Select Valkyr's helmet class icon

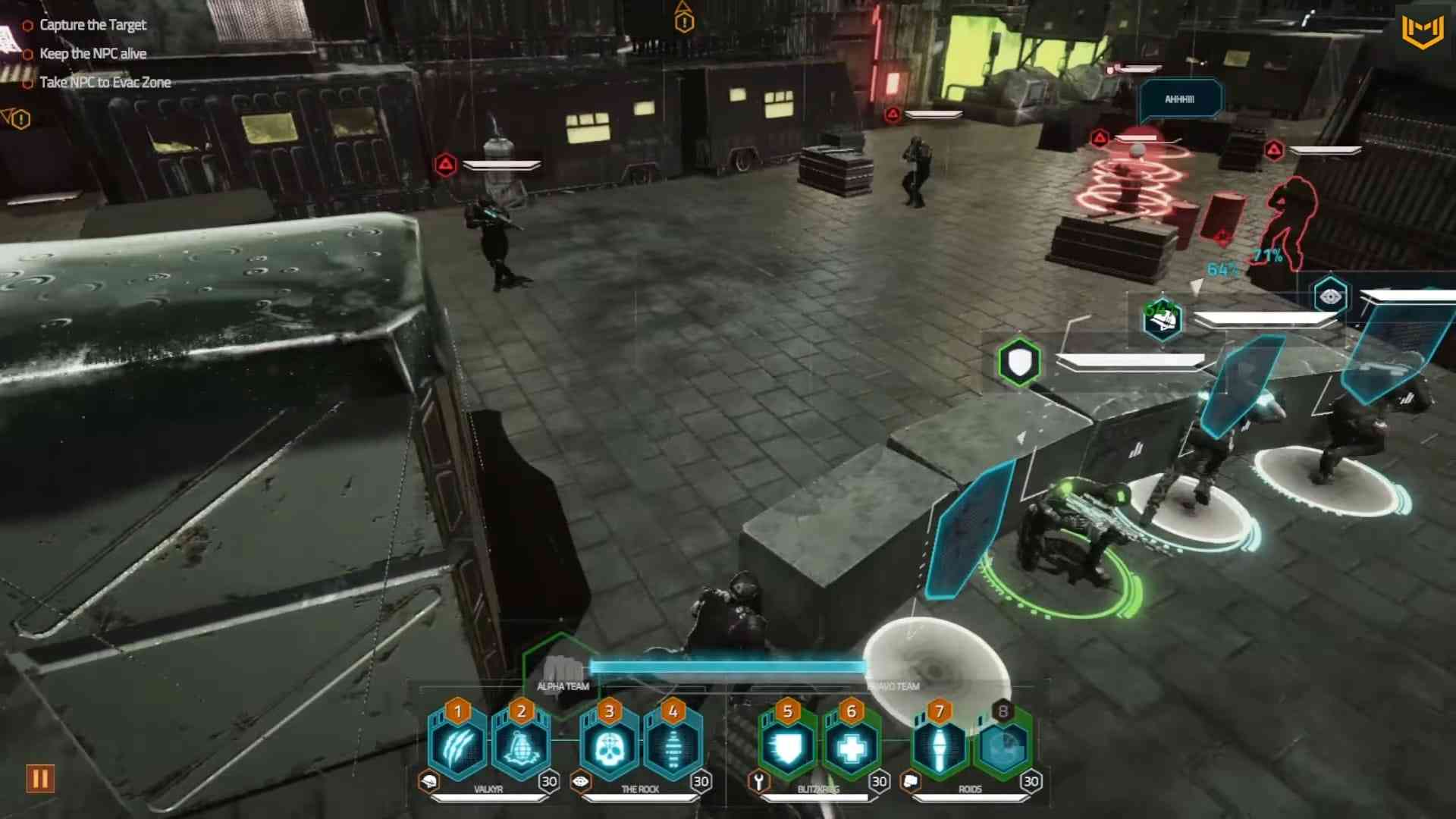pyautogui.click(x=428, y=782)
